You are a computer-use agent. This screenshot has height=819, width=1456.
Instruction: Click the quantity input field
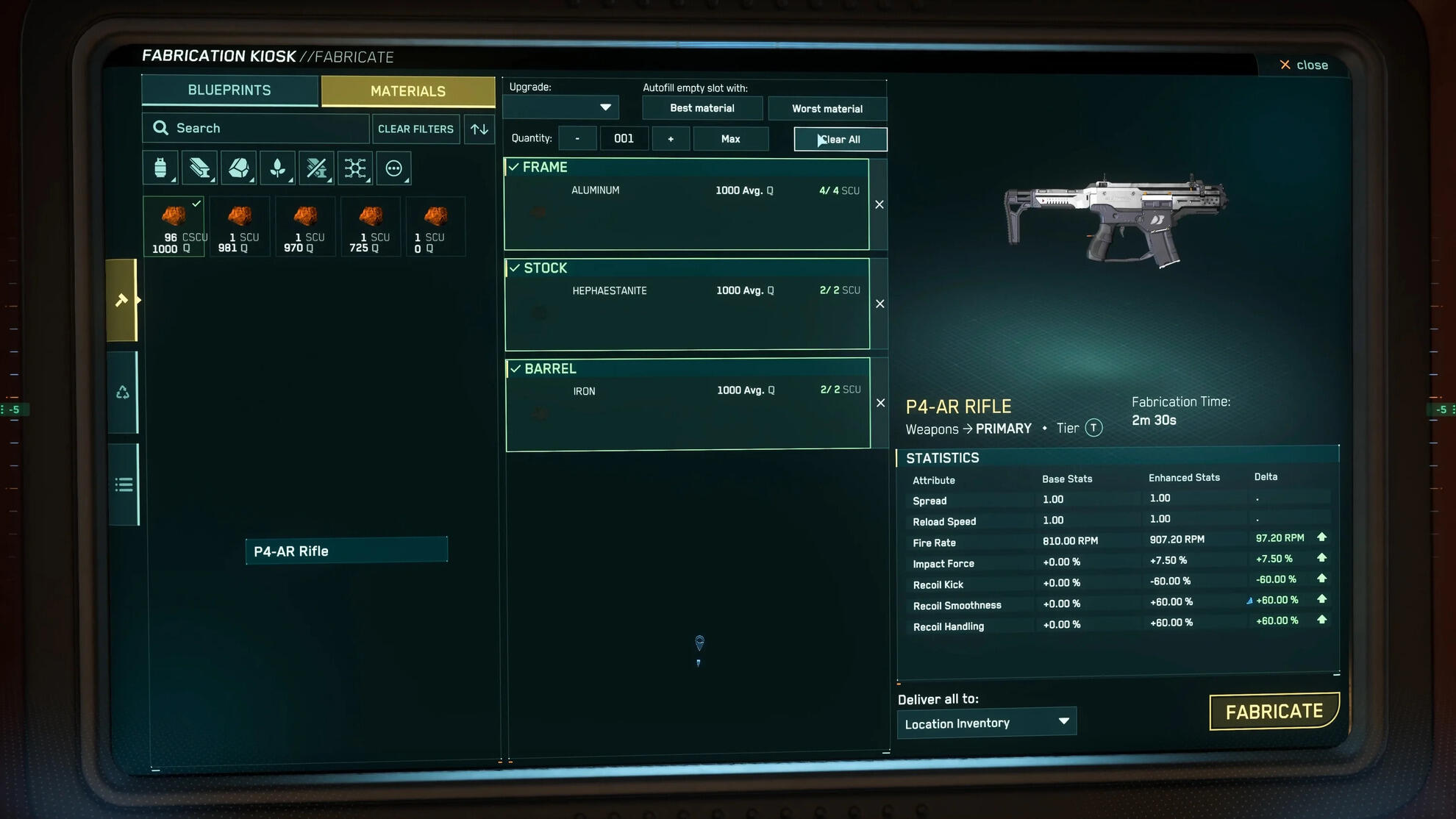click(x=624, y=137)
